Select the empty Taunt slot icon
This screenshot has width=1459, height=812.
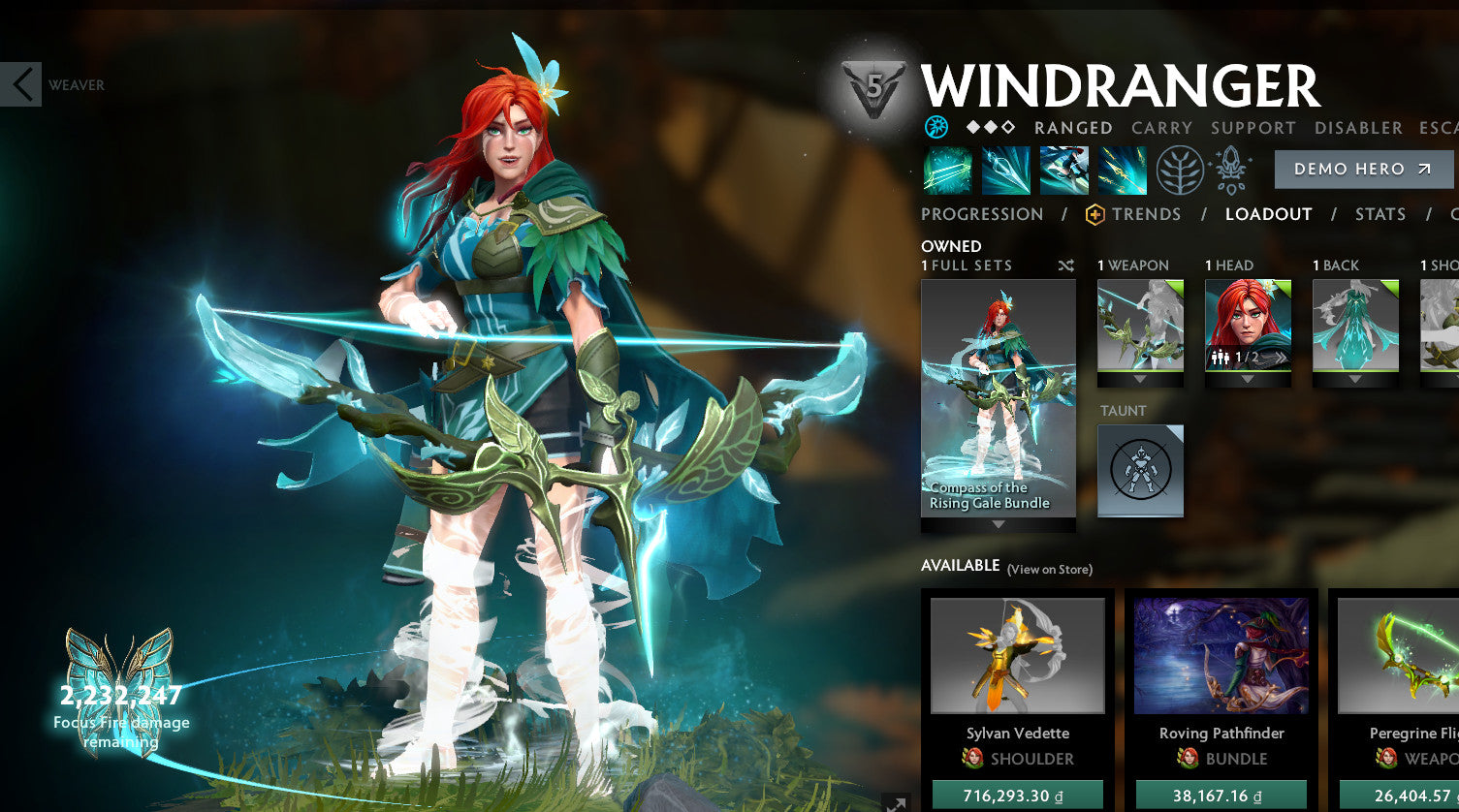point(1140,471)
